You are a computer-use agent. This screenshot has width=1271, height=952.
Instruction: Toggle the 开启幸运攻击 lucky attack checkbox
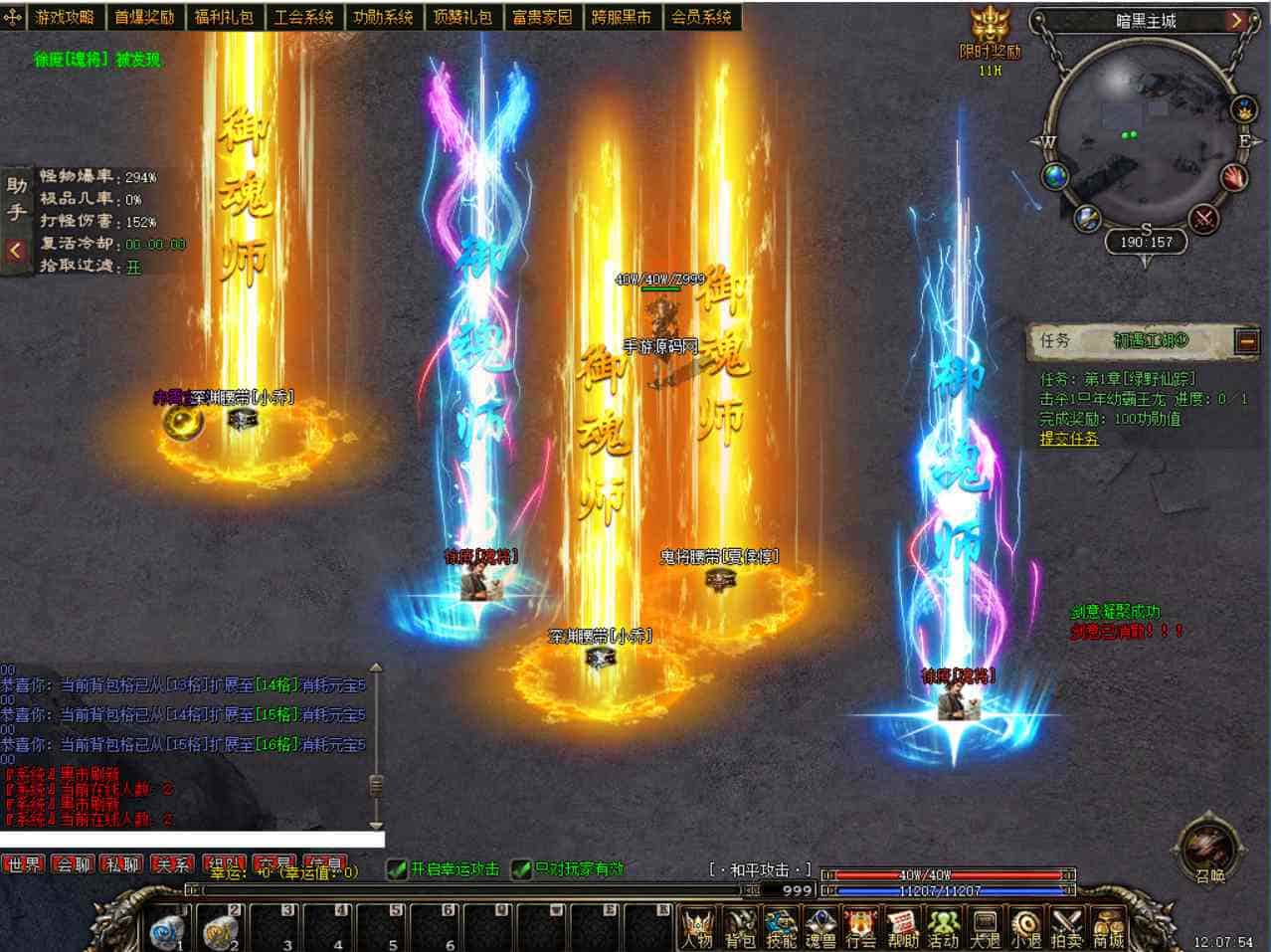397,869
